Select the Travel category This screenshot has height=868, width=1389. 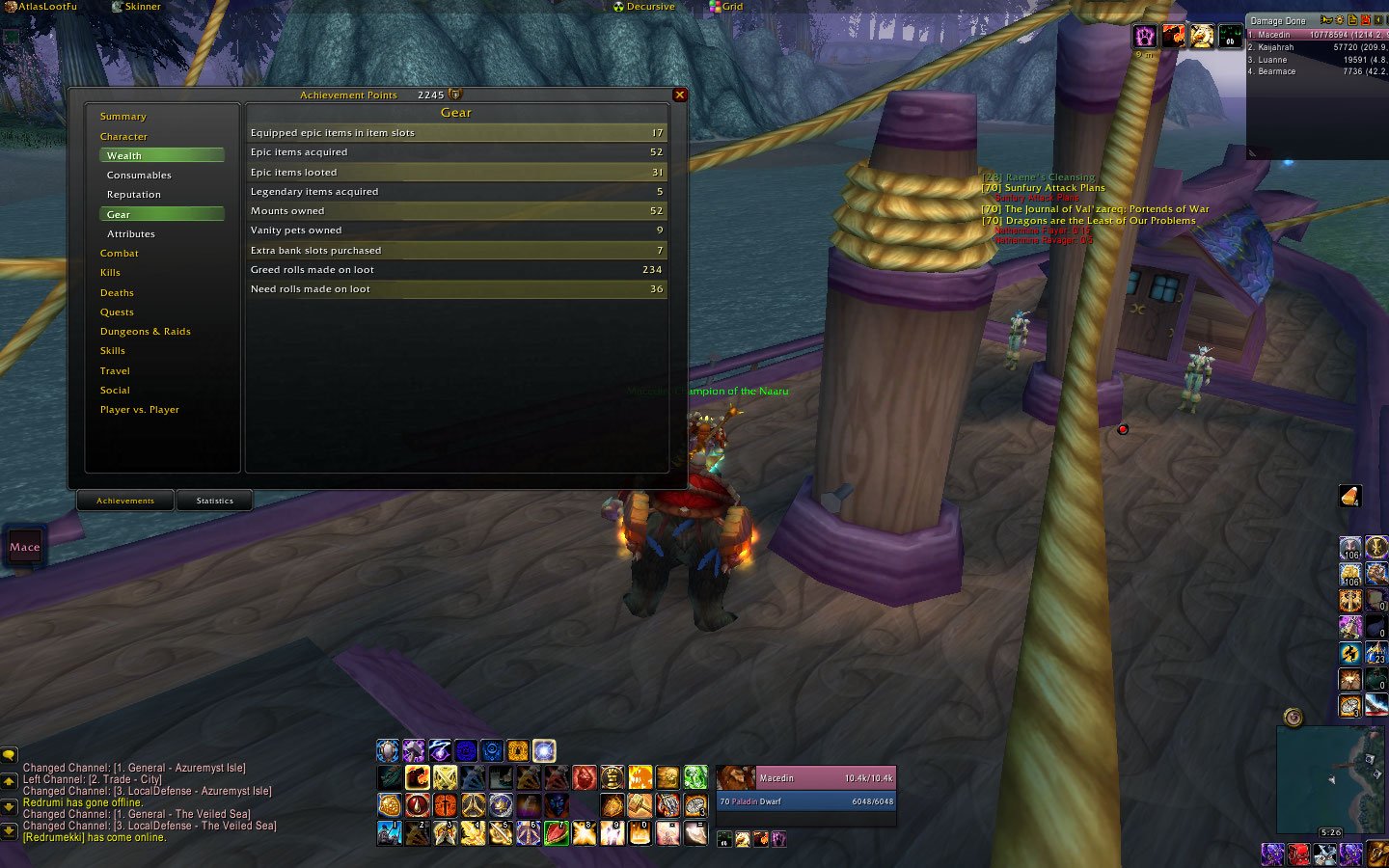click(115, 371)
